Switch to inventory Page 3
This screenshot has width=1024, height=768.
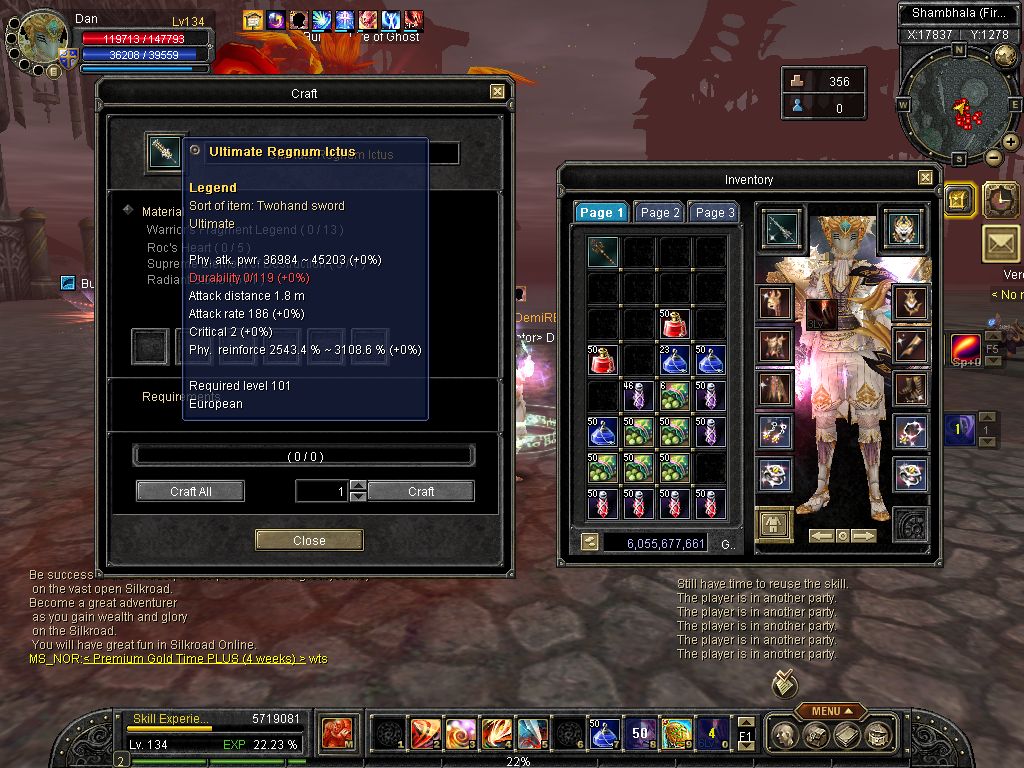pos(715,213)
